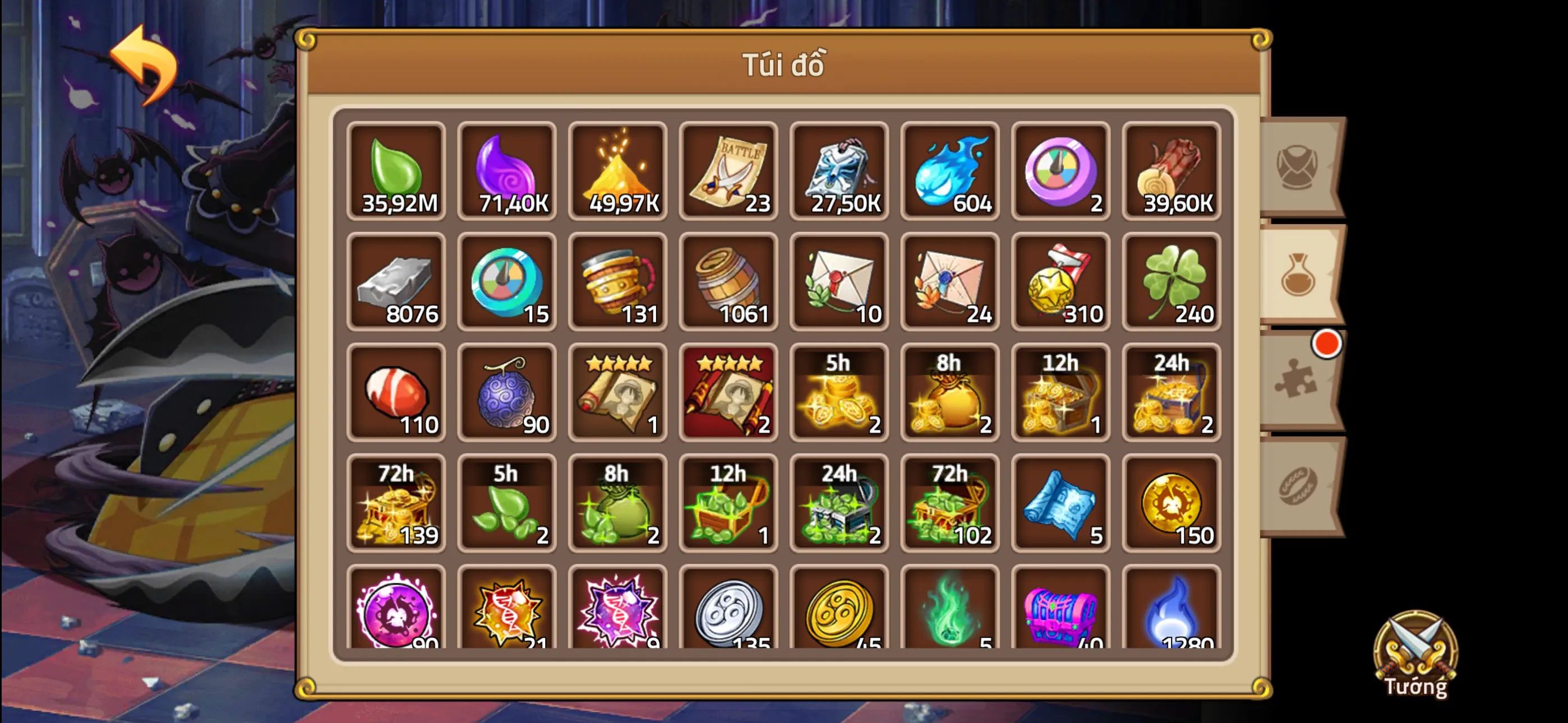Select the blue flame spirit showing 604
1568x723 pixels.
pos(950,172)
